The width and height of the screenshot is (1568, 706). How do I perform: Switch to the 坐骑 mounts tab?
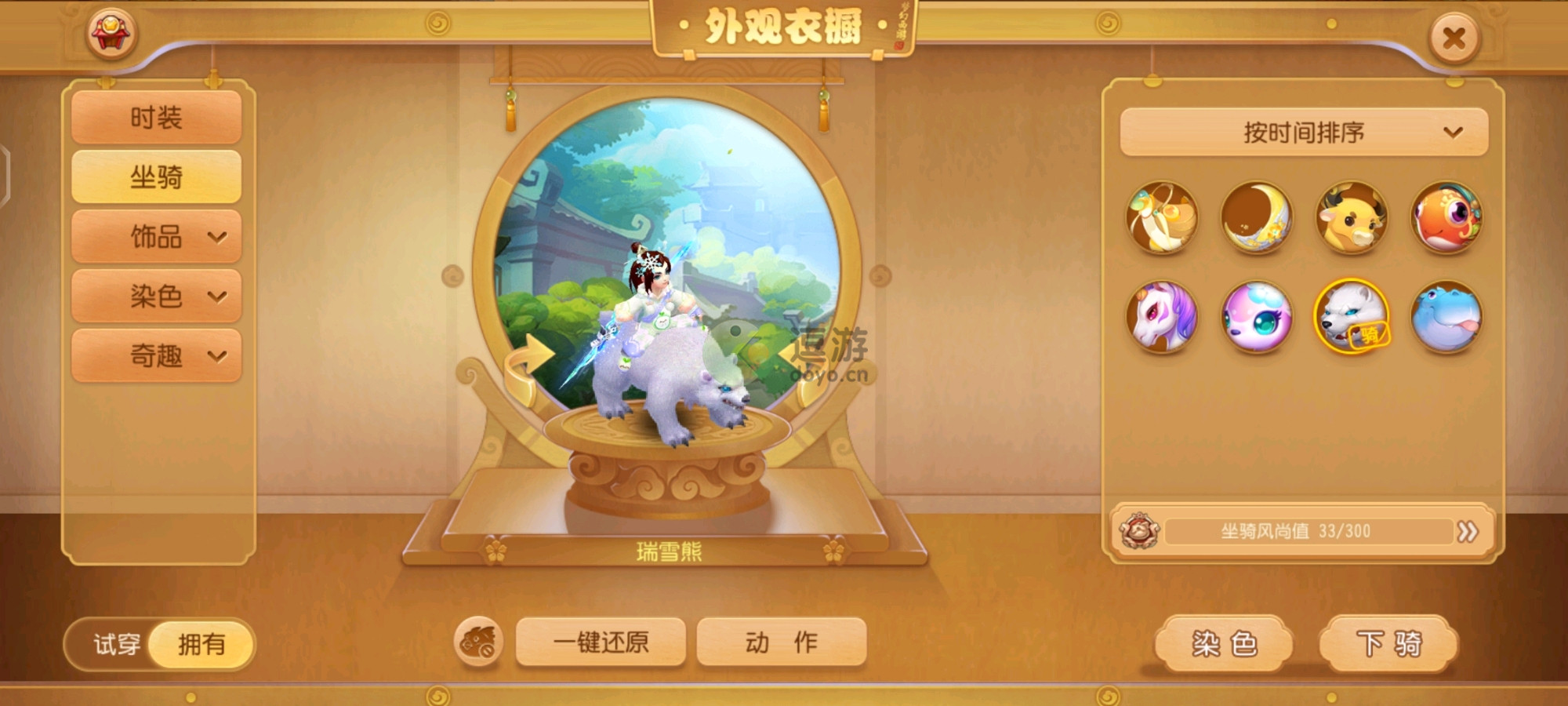pos(155,177)
